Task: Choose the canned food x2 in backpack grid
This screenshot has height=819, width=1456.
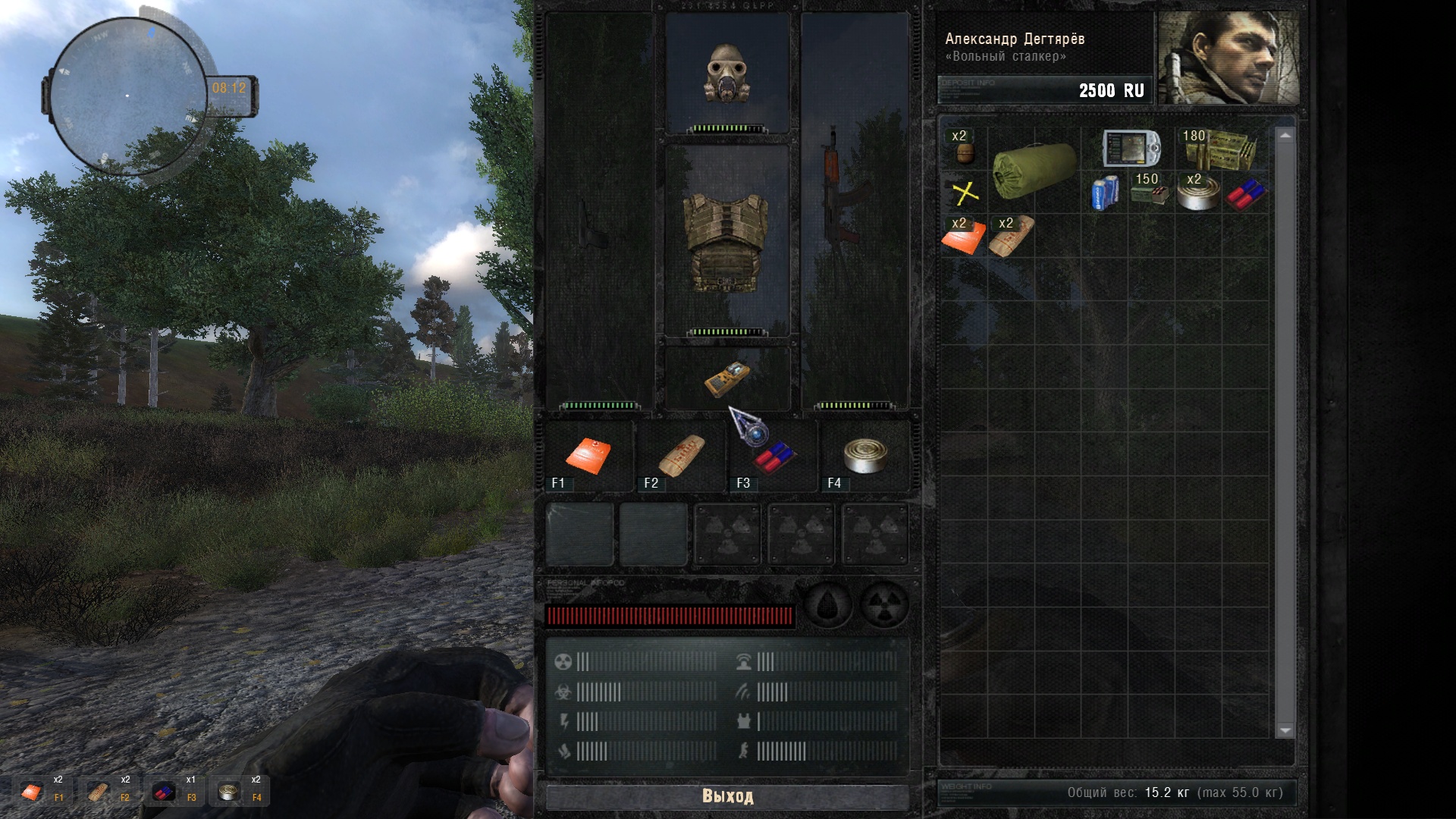Action: pyautogui.click(x=1197, y=193)
